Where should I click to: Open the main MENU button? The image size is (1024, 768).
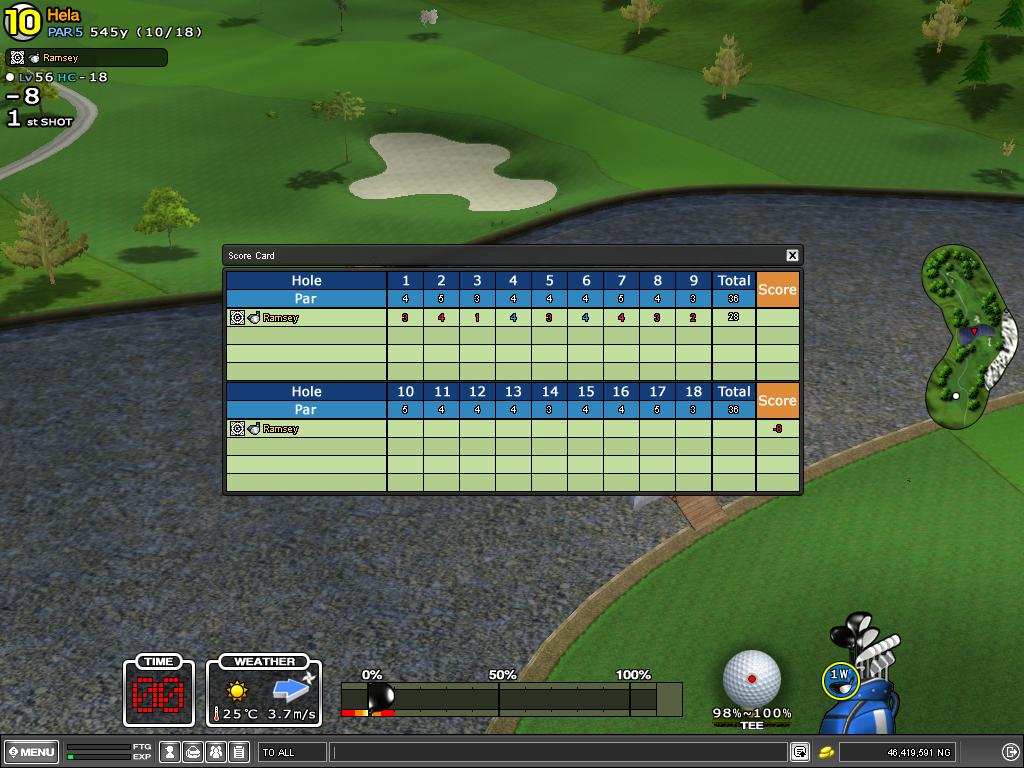point(32,752)
